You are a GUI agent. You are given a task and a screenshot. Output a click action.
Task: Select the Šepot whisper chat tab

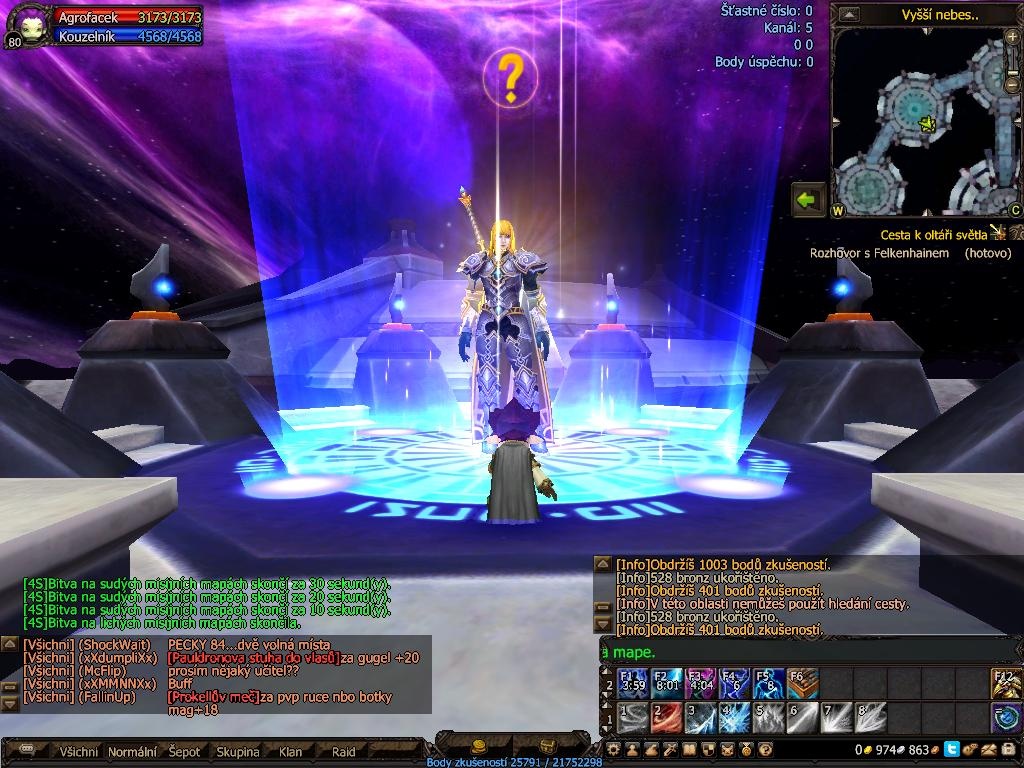[x=184, y=751]
